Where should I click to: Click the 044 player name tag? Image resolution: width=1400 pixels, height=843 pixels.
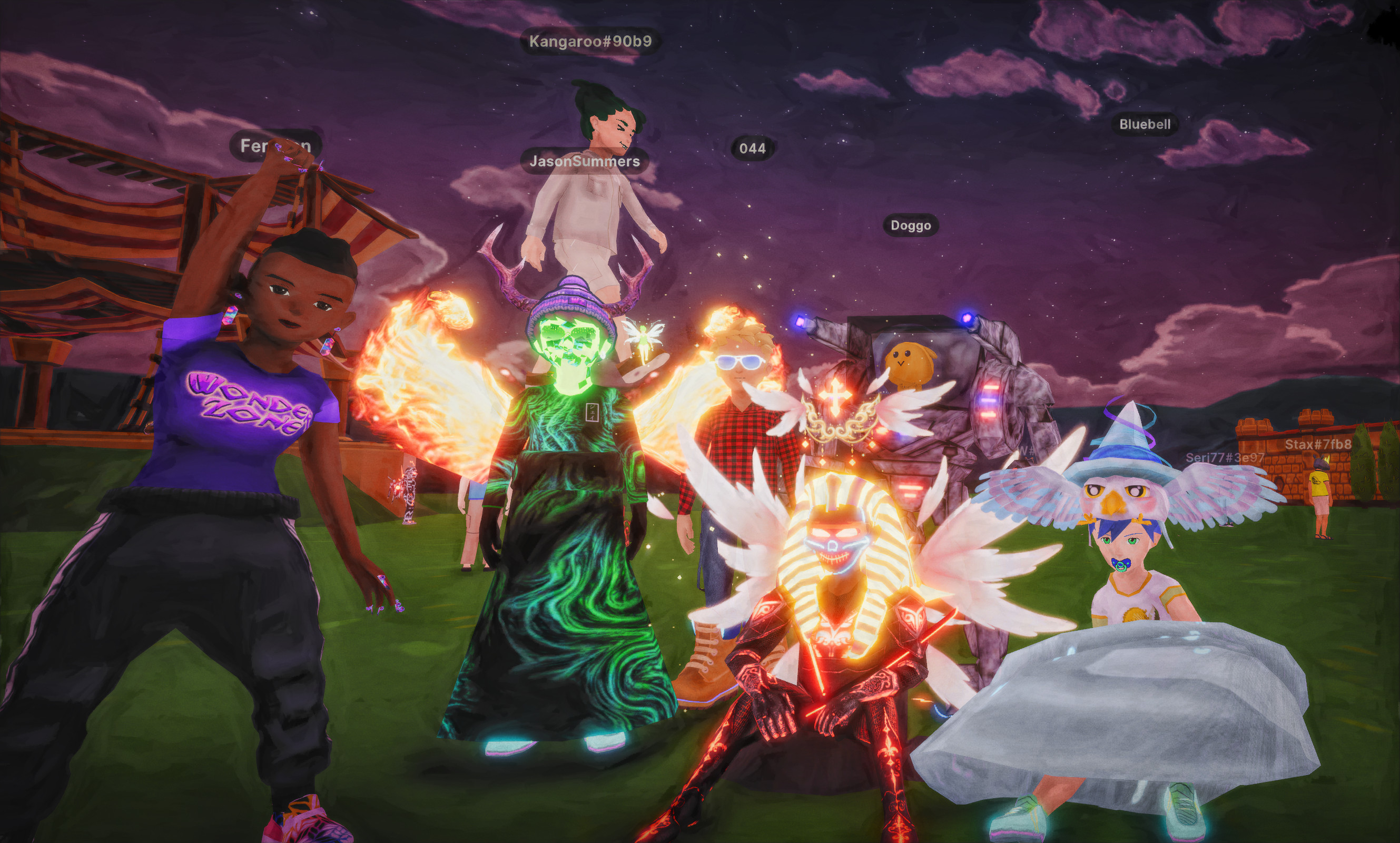(x=752, y=149)
